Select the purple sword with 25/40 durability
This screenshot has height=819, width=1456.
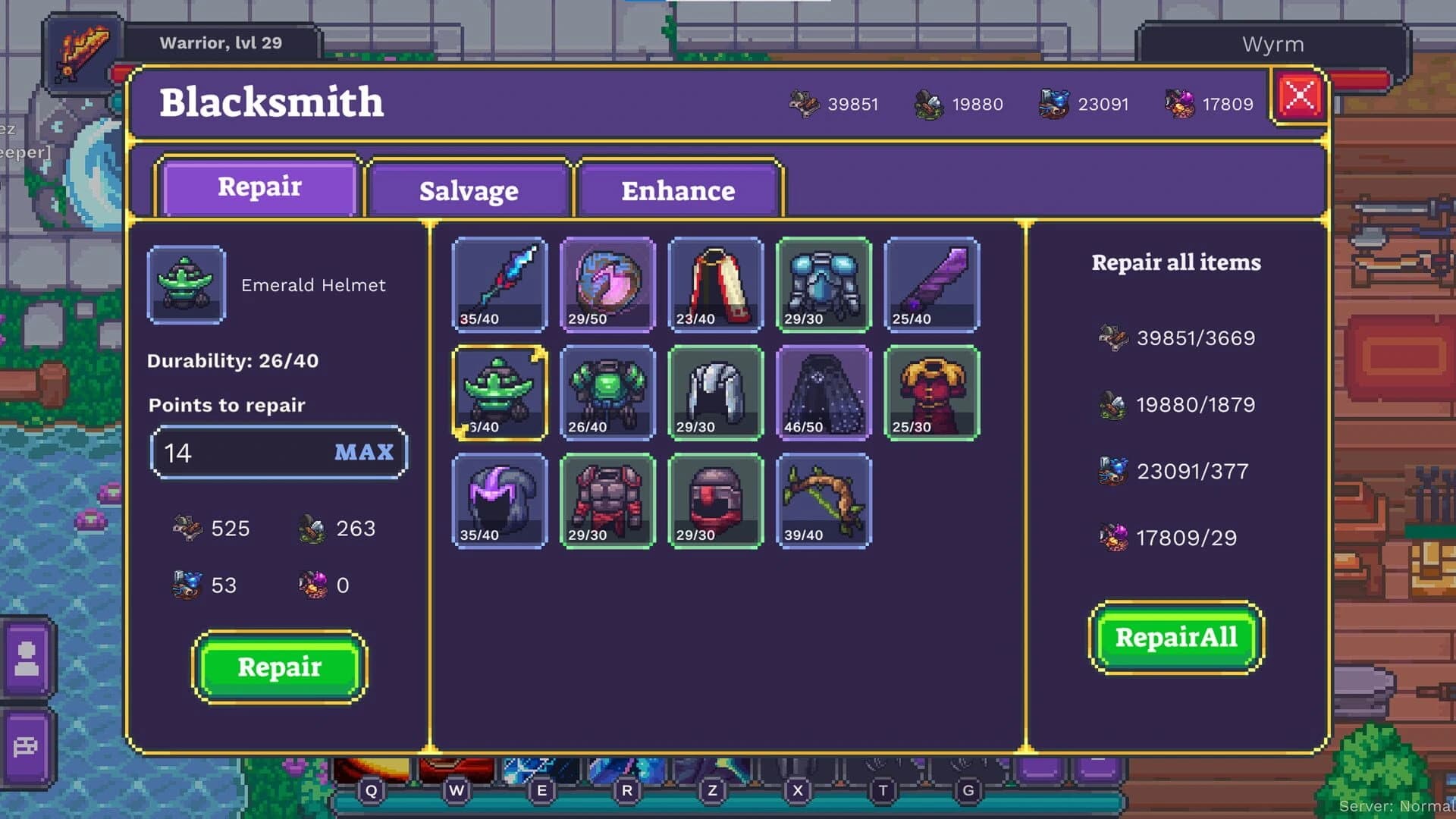pyautogui.click(x=932, y=284)
